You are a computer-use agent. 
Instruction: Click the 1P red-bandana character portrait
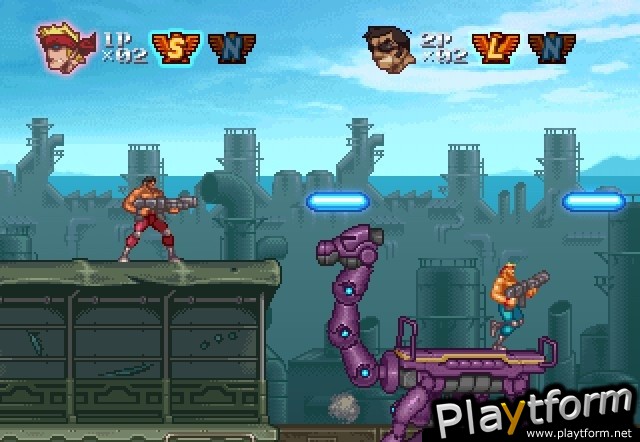click(67, 43)
